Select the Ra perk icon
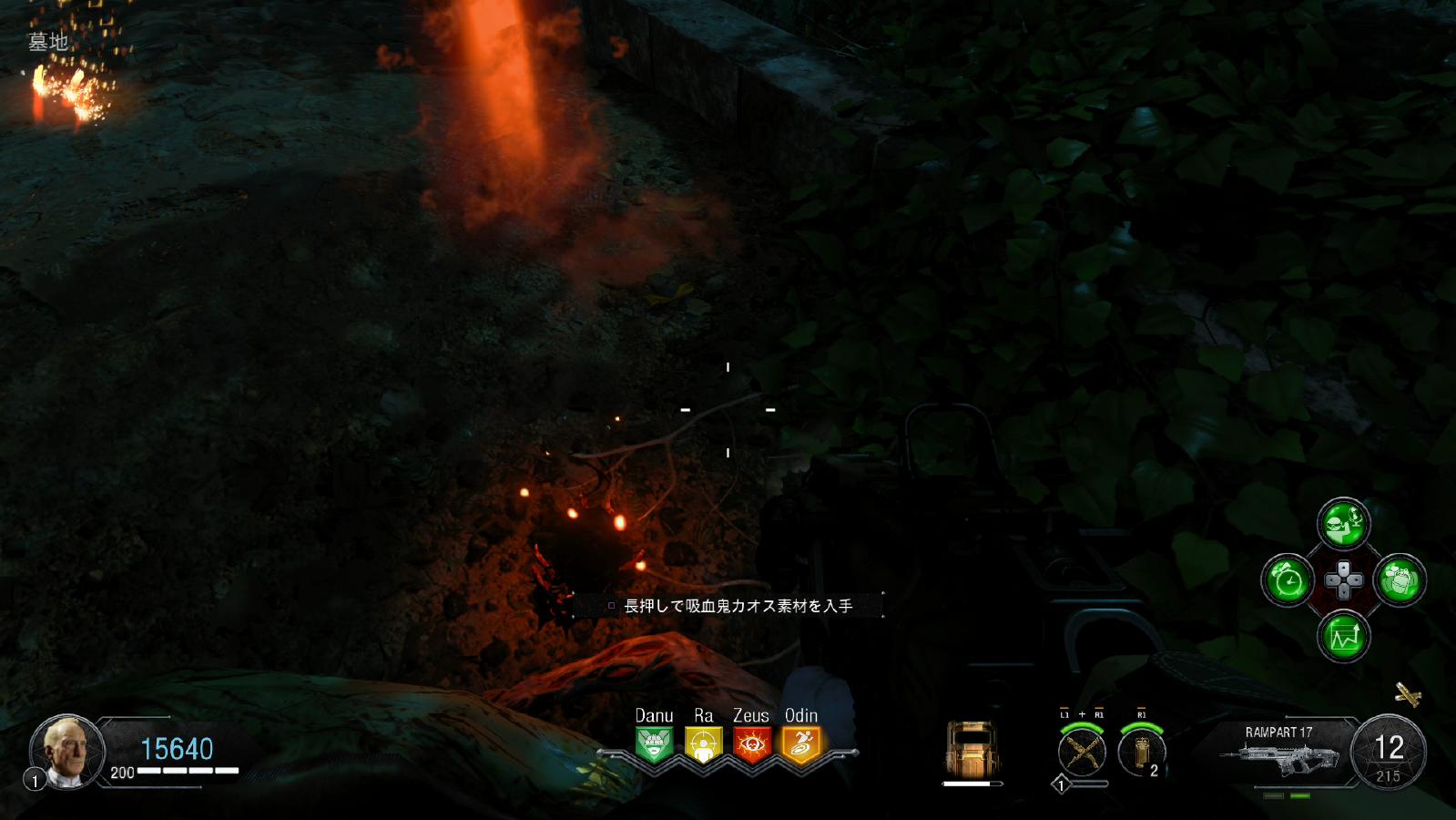 (x=703, y=744)
